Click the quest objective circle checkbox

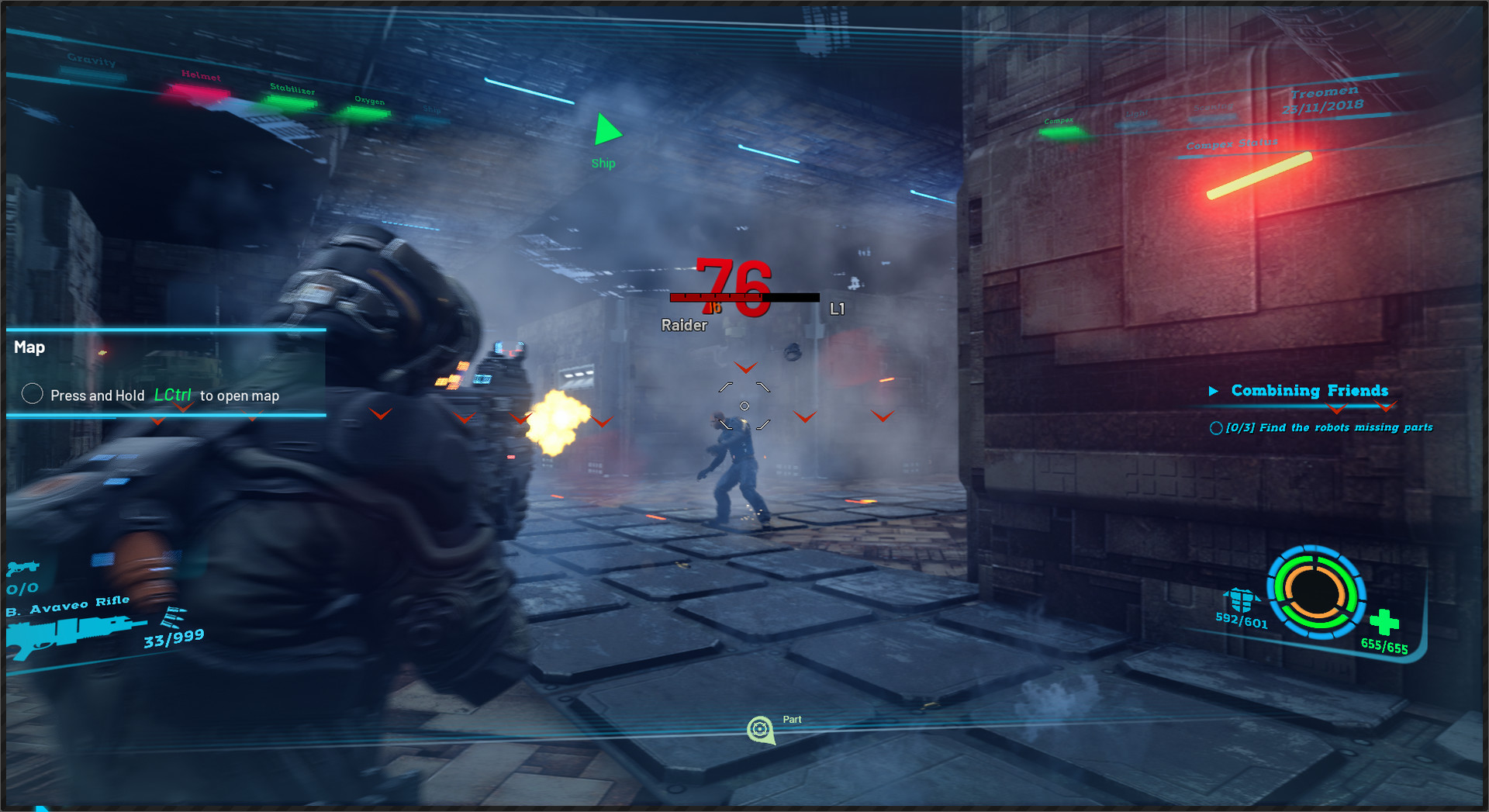pos(1216,427)
